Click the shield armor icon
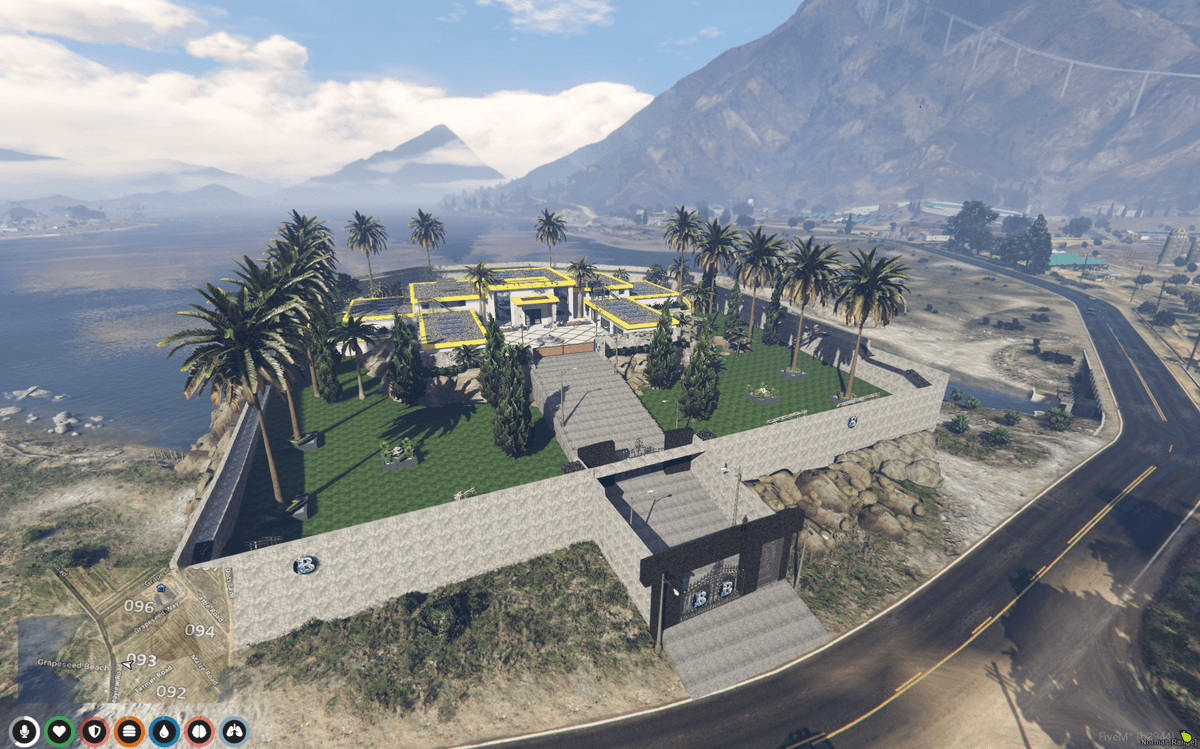Image resolution: width=1200 pixels, height=749 pixels. click(x=94, y=732)
